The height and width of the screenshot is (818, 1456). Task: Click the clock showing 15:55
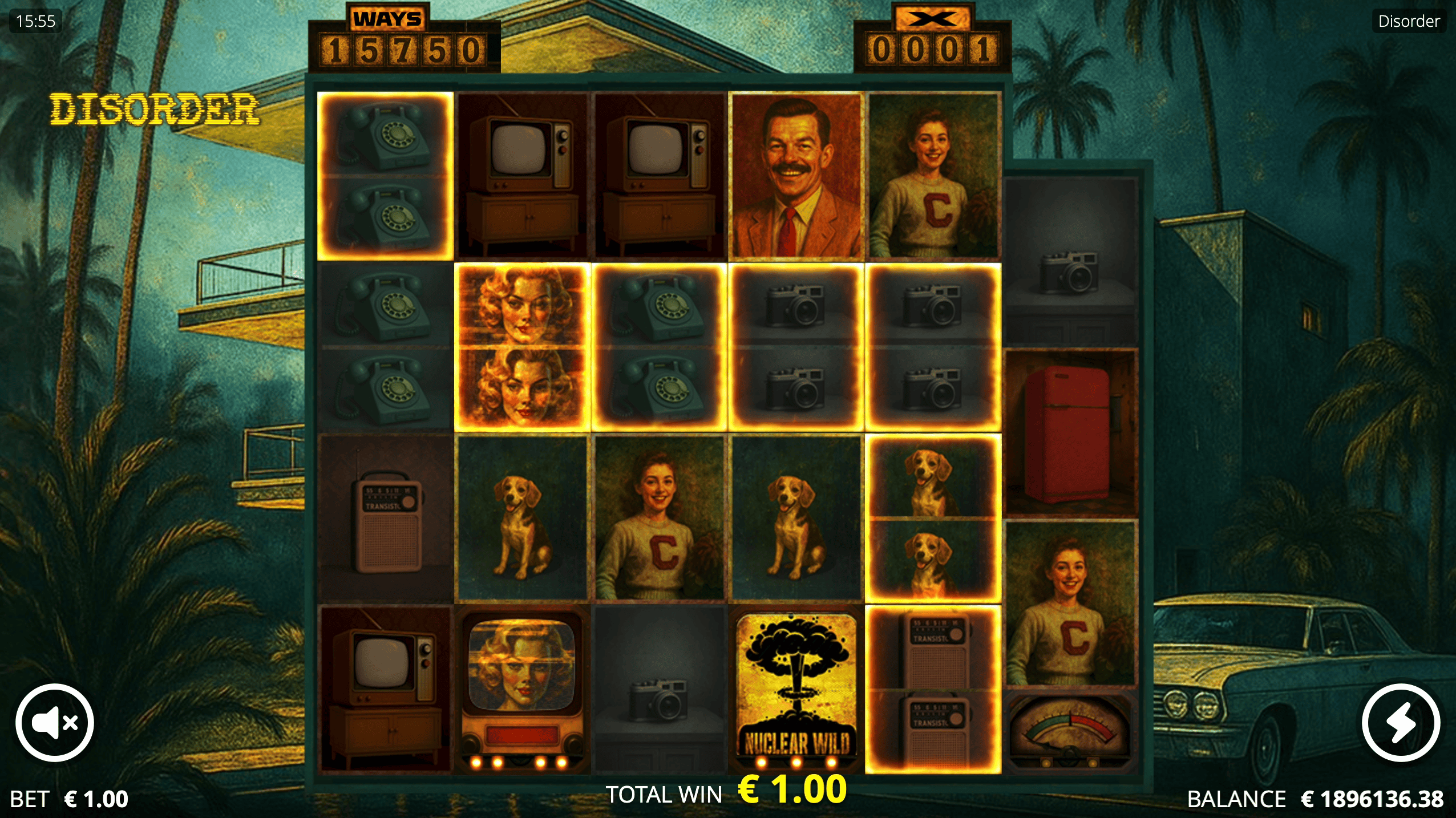(36, 21)
